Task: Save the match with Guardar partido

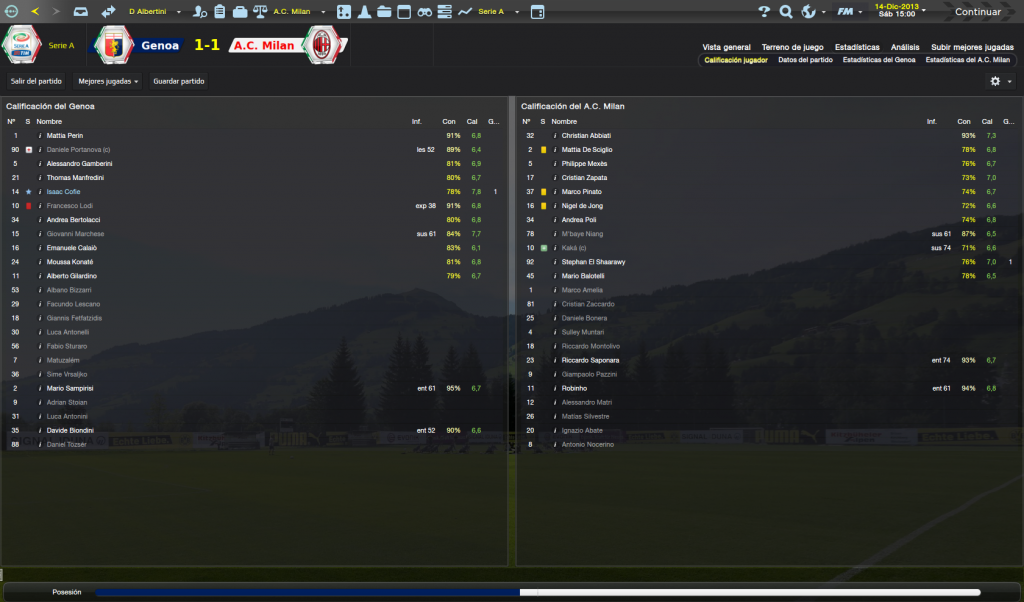Action: [177, 81]
